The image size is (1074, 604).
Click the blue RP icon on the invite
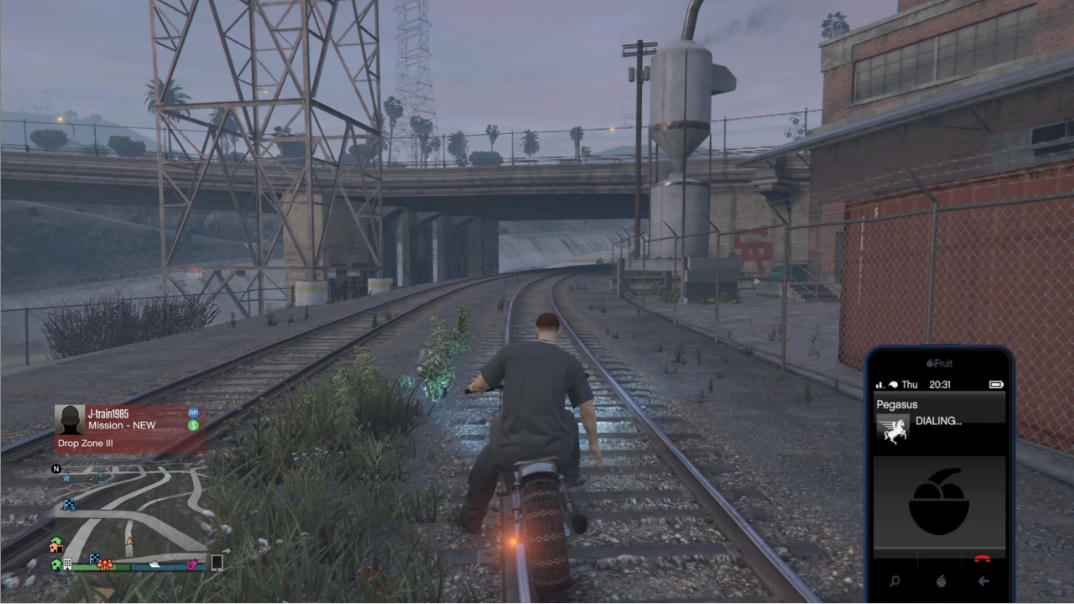194,412
